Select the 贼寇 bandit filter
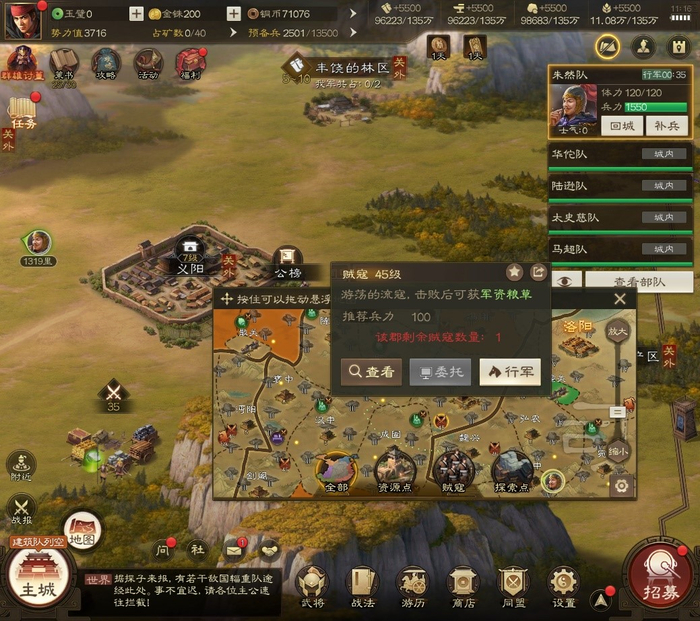Viewport: 700px width, 621px height. click(453, 471)
